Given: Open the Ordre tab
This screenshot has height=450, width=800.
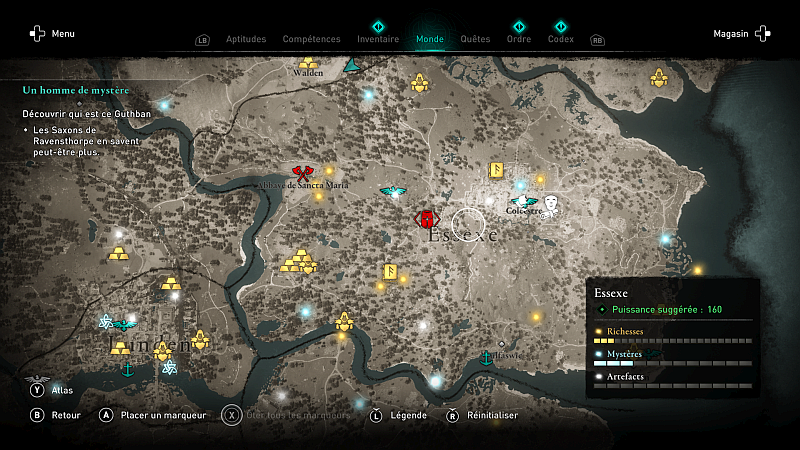Looking at the screenshot, I should click(519, 40).
